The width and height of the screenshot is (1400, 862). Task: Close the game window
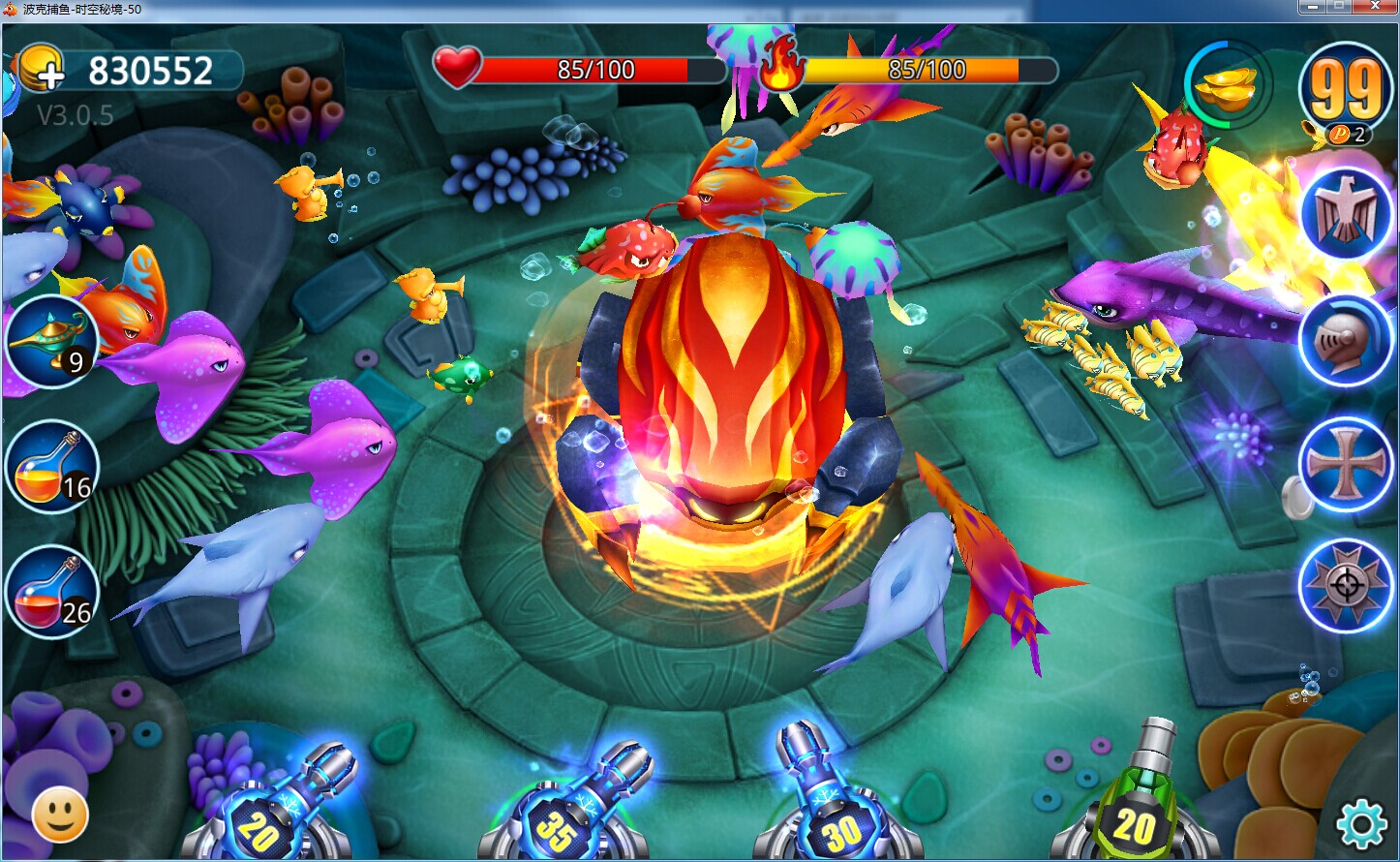point(1374,7)
